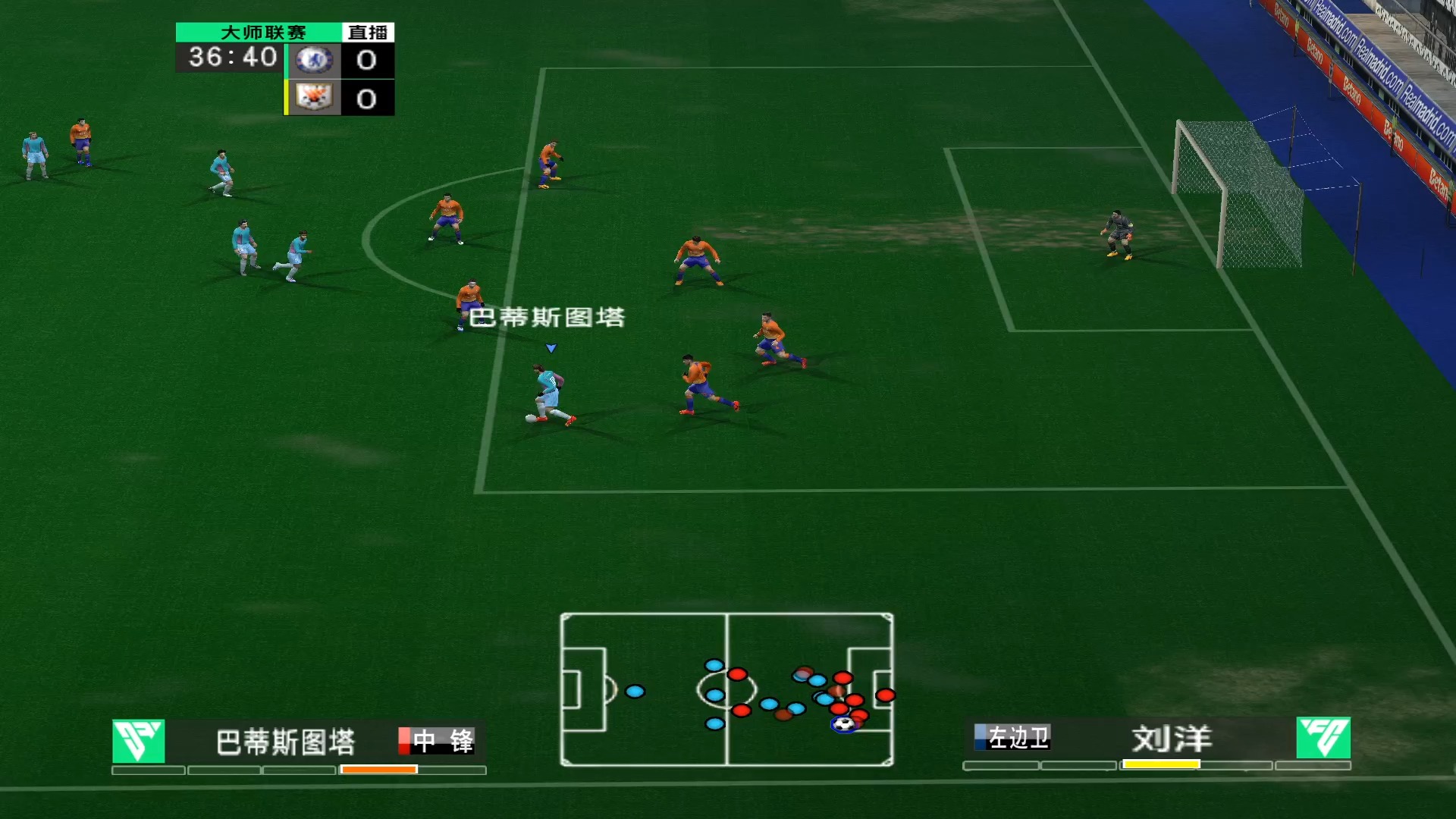This screenshot has height=819, width=1456.
Task: Click the 直播 live label
Action: [368, 33]
